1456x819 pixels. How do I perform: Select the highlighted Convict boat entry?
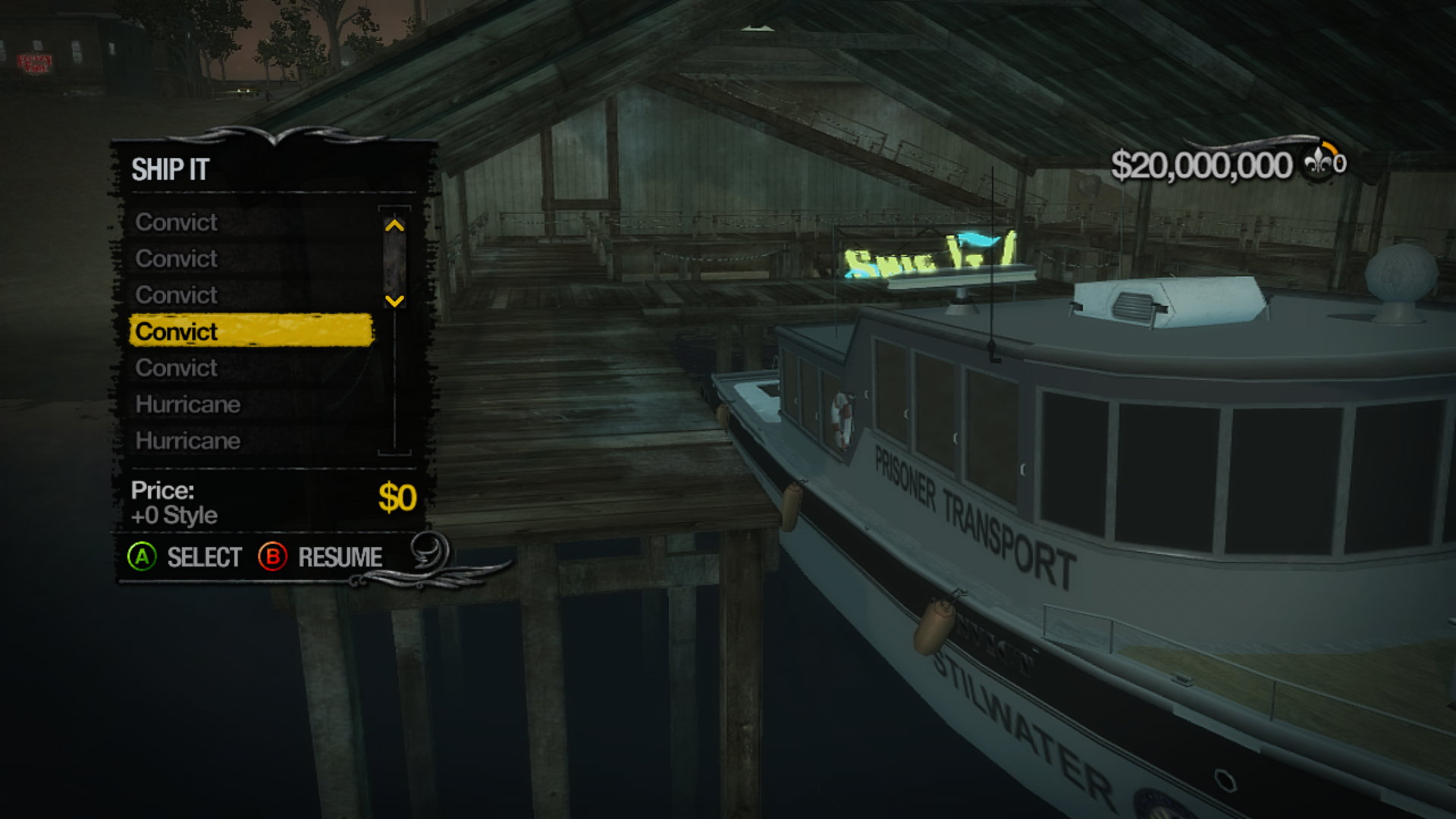(x=251, y=331)
